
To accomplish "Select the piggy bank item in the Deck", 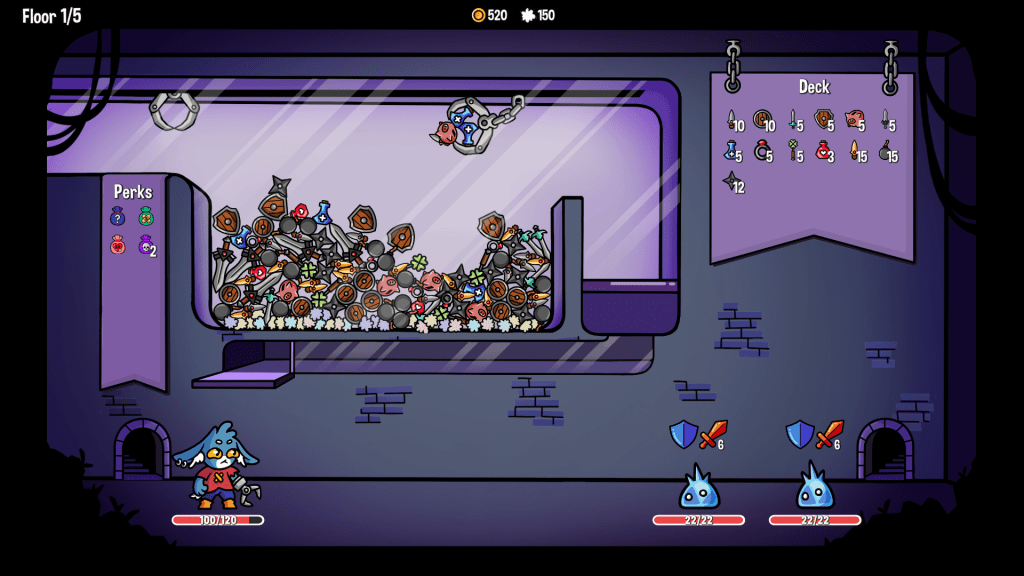I will [x=852, y=120].
